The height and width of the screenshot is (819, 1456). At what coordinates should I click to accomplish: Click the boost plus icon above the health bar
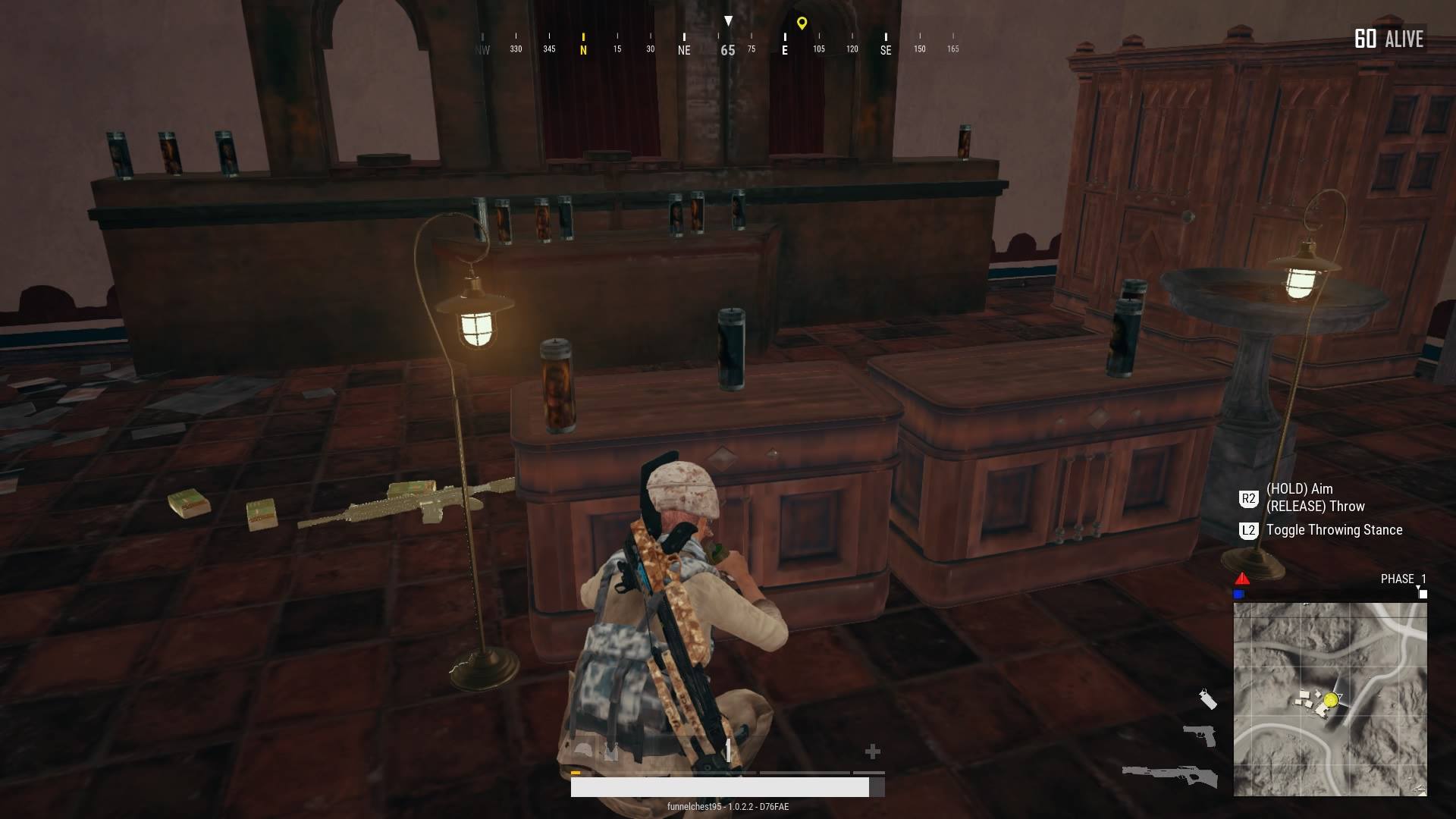point(873,751)
